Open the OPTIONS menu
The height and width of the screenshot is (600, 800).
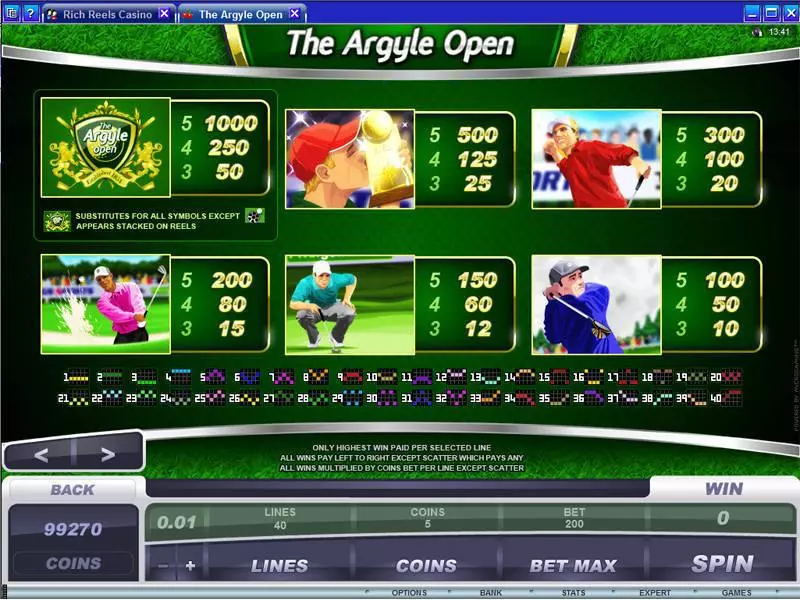[x=410, y=593]
